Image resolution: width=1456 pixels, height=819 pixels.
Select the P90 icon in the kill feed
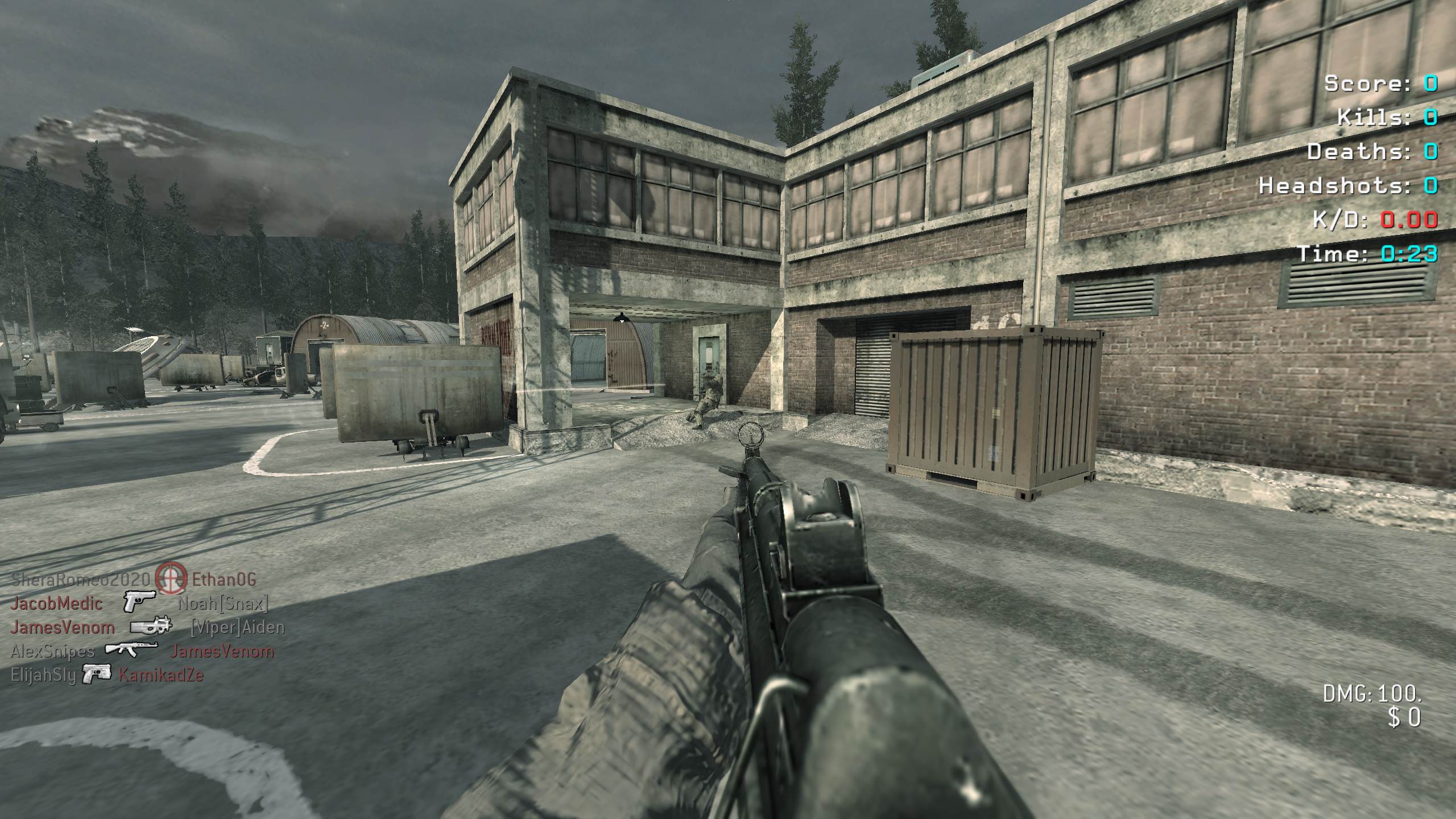[151, 627]
